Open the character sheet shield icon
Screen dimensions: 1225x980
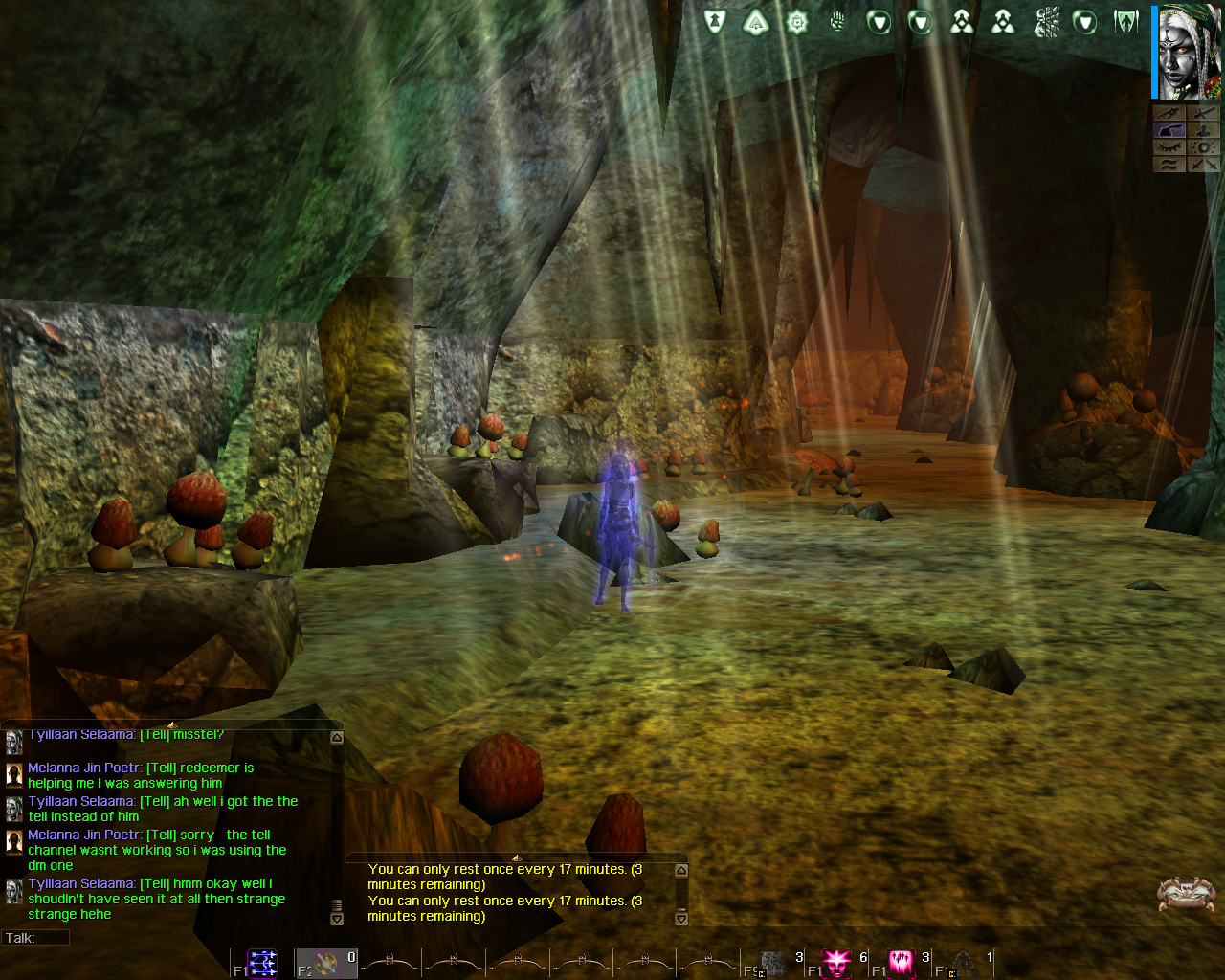click(714, 21)
